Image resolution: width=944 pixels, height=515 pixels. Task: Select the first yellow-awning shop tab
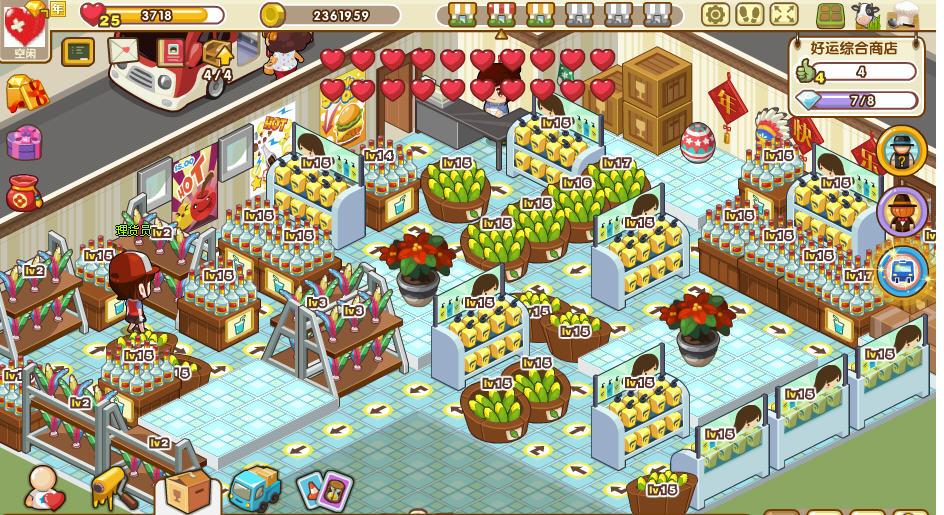tap(461, 14)
